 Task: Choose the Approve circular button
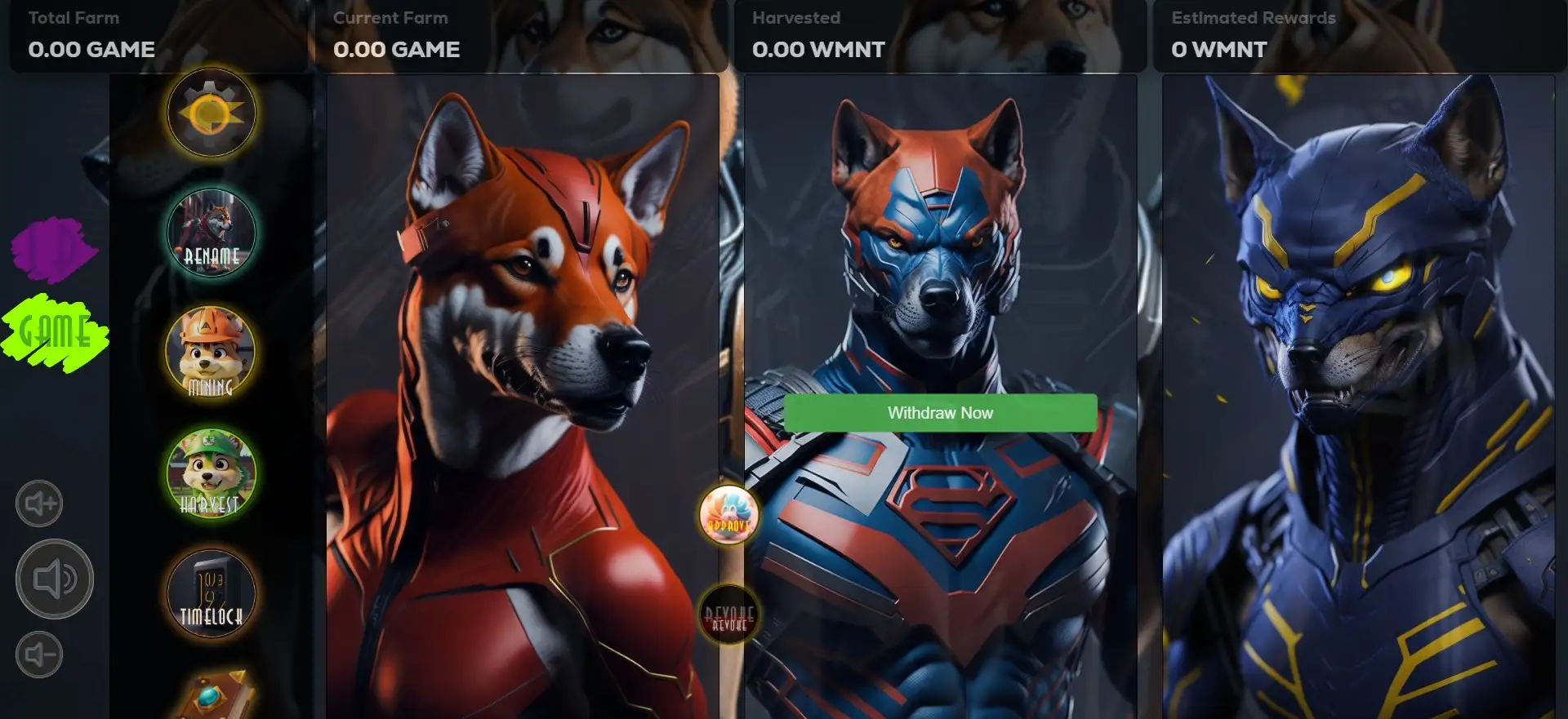coord(728,515)
